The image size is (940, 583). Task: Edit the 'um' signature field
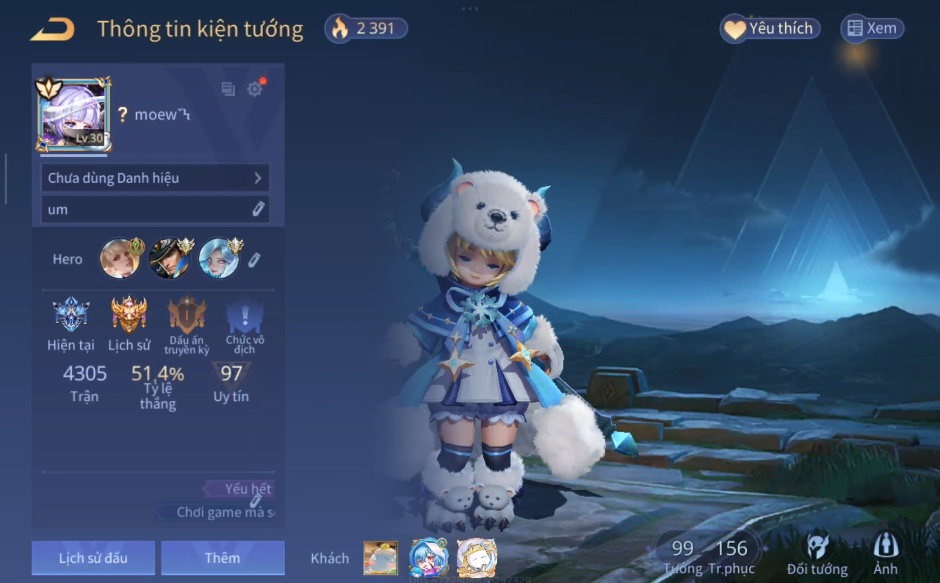point(258,209)
